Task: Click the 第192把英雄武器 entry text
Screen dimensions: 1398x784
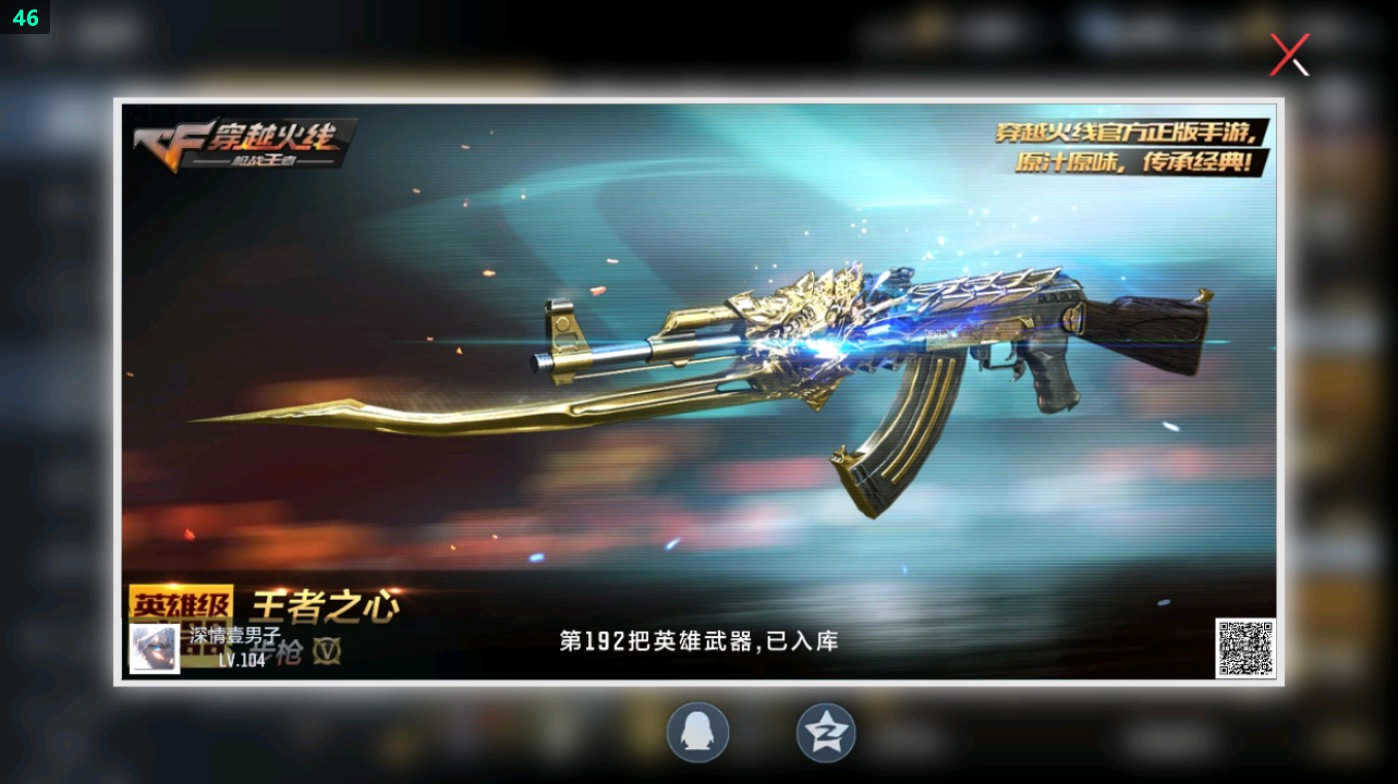Action: point(698,641)
